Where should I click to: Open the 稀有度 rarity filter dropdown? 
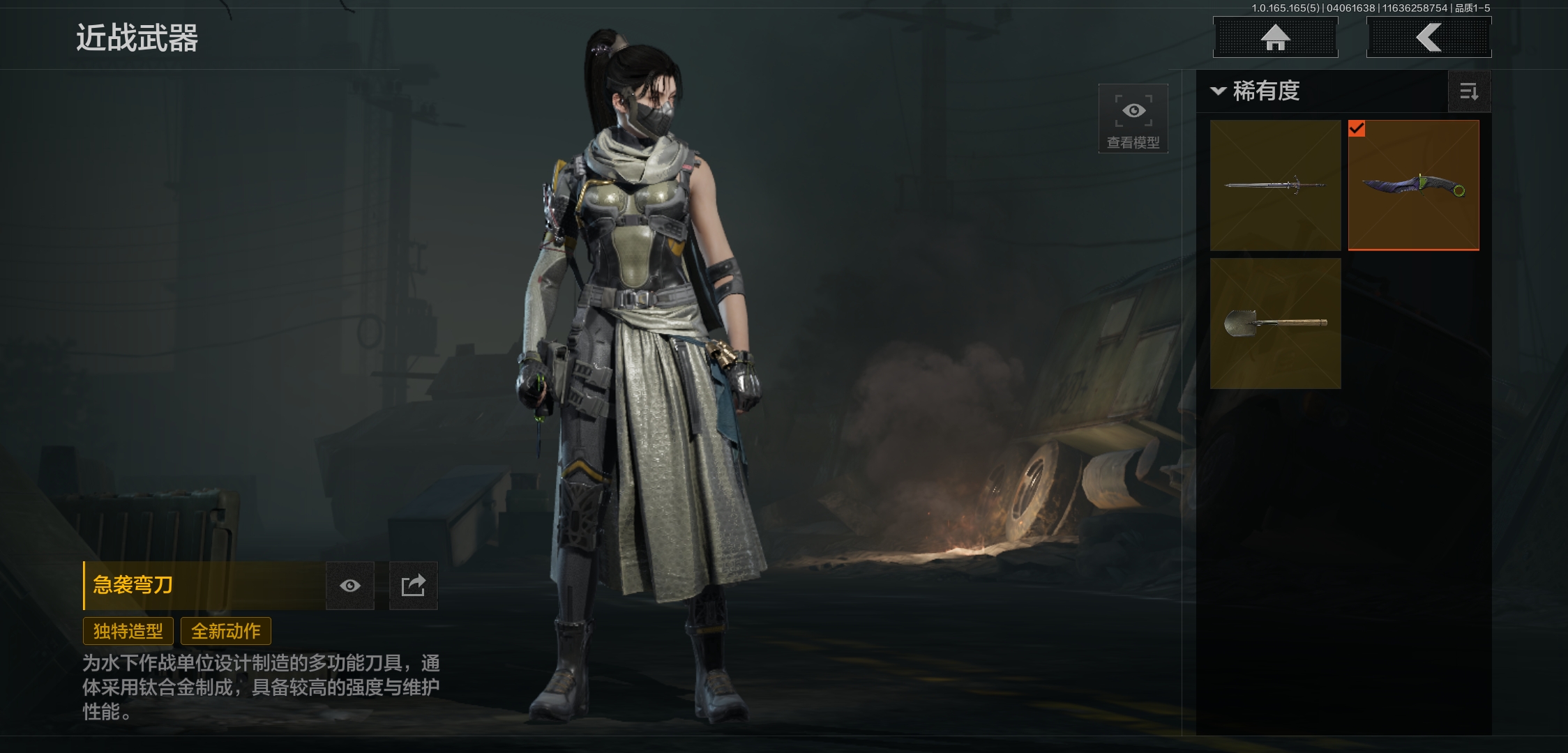(x=1256, y=91)
